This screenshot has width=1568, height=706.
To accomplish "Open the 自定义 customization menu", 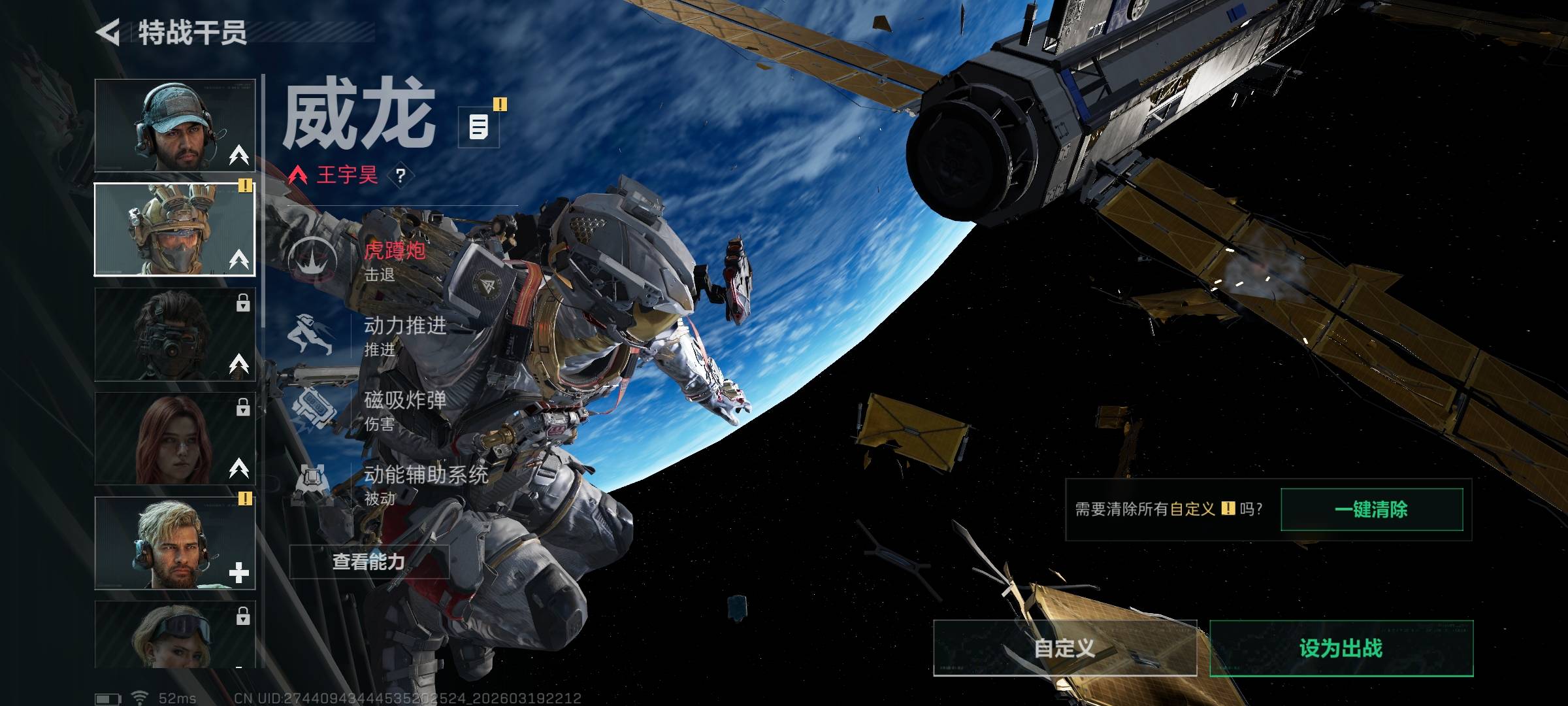I will (x=1064, y=648).
